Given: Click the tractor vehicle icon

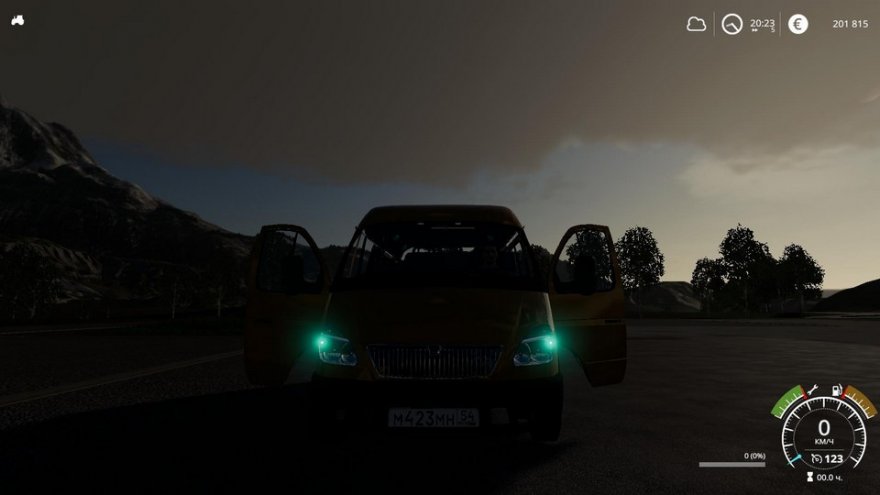Looking at the screenshot, I should pyautogui.click(x=18, y=20).
